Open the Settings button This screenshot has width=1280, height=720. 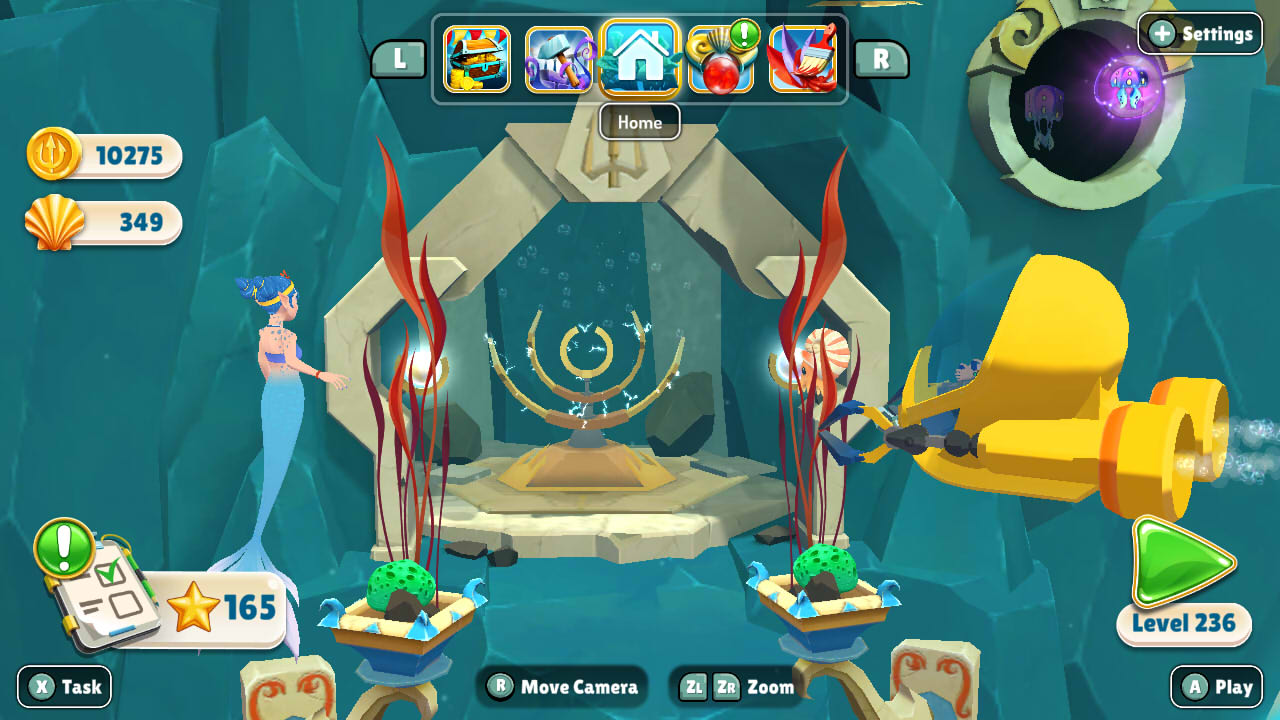pyautogui.click(x=1199, y=33)
